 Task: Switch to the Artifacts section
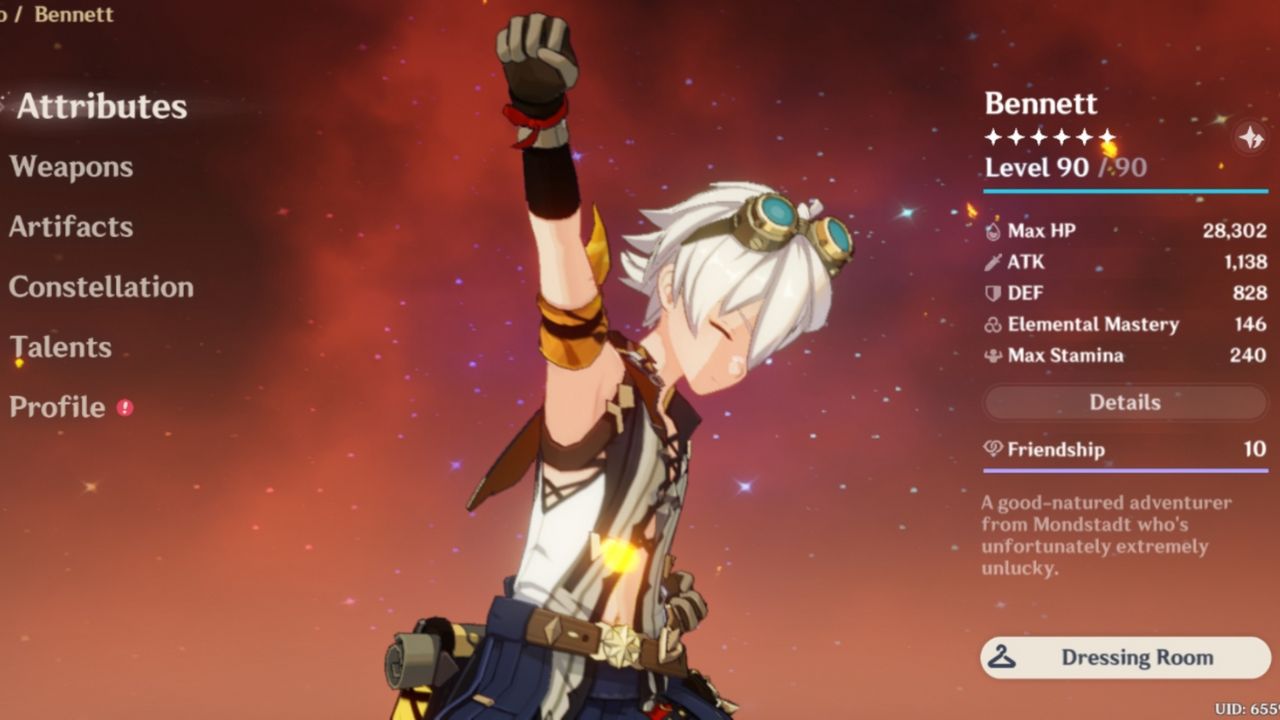69,227
